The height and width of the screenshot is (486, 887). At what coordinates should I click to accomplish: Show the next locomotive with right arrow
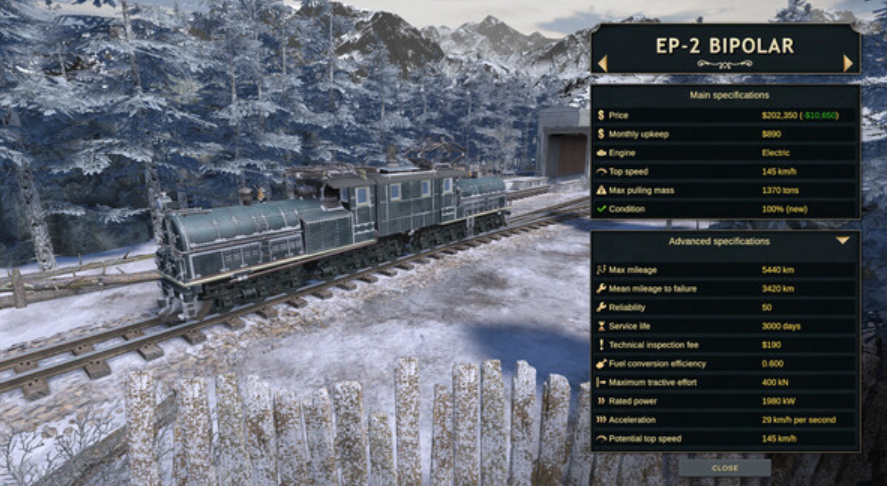pyautogui.click(x=848, y=63)
